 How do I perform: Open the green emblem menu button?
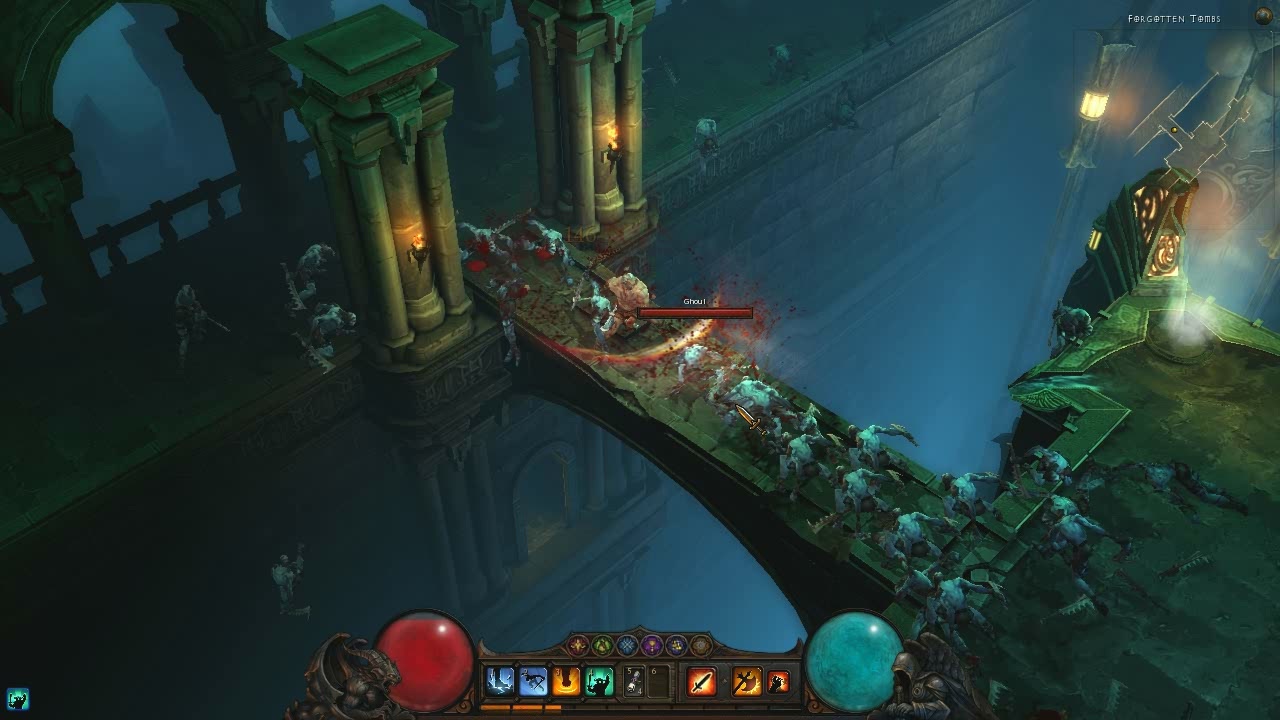coord(602,645)
